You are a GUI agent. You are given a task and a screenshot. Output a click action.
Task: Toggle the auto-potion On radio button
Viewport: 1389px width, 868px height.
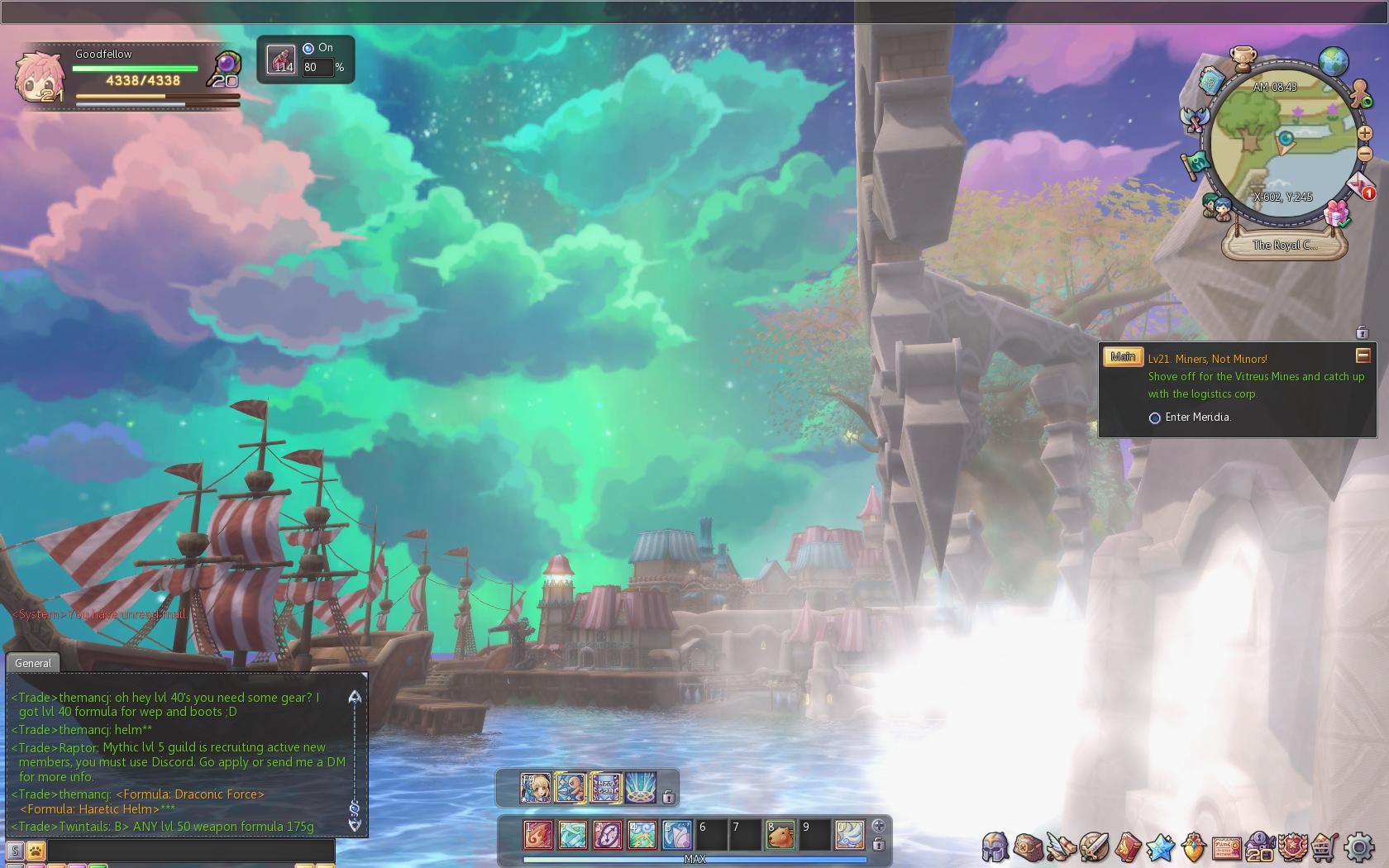tap(308, 48)
